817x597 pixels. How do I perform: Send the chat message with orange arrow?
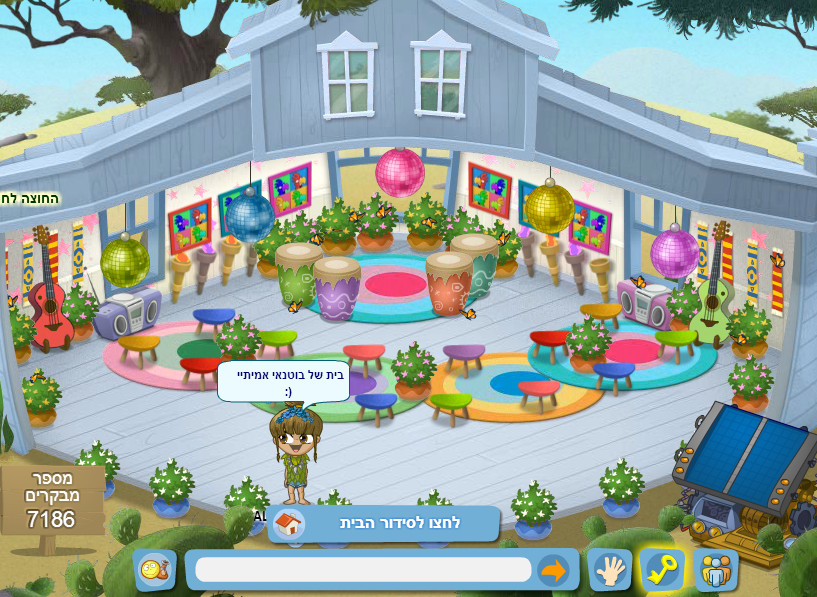(x=553, y=570)
